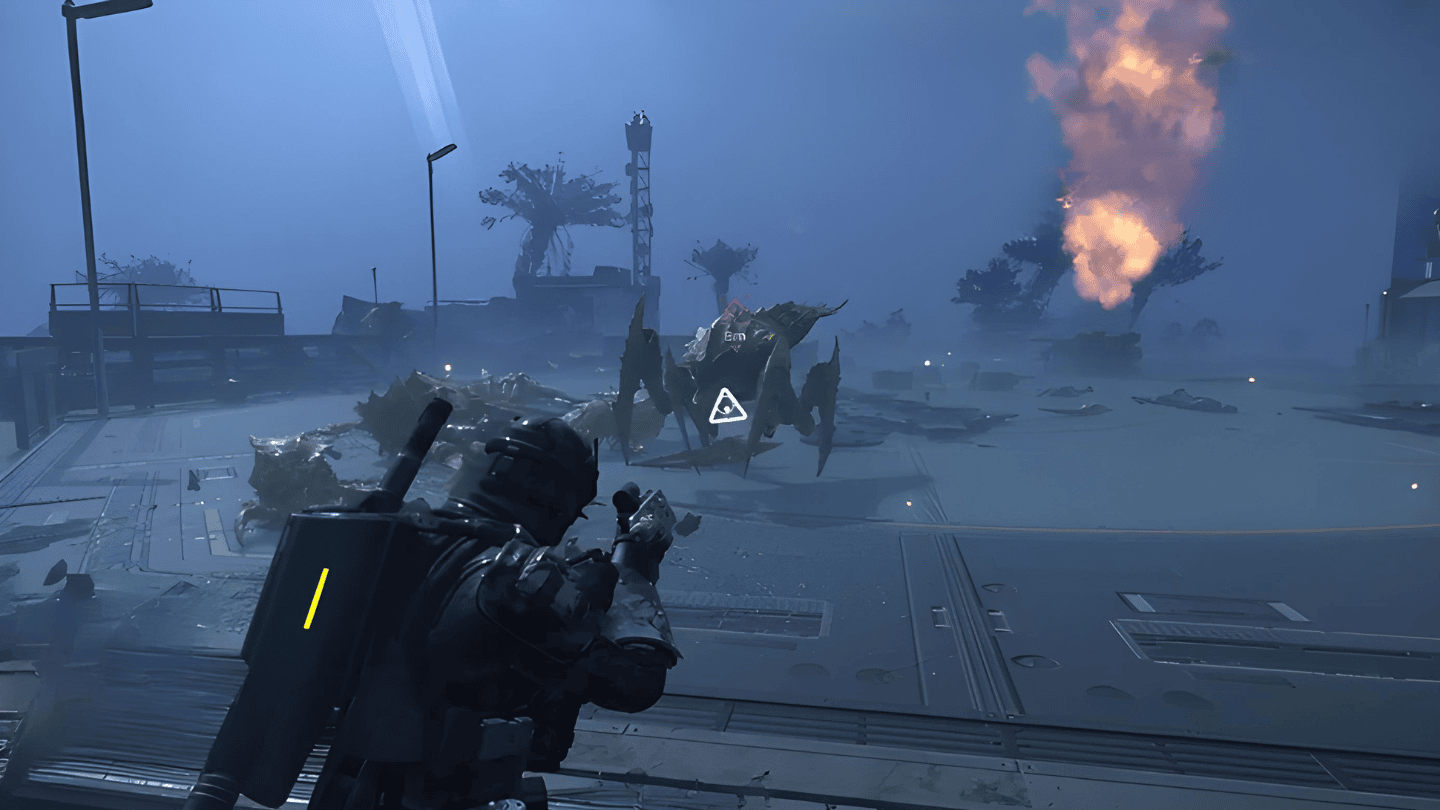Click the Helldiver's helmet
The width and height of the screenshot is (1440, 810).
(x=530, y=480)
